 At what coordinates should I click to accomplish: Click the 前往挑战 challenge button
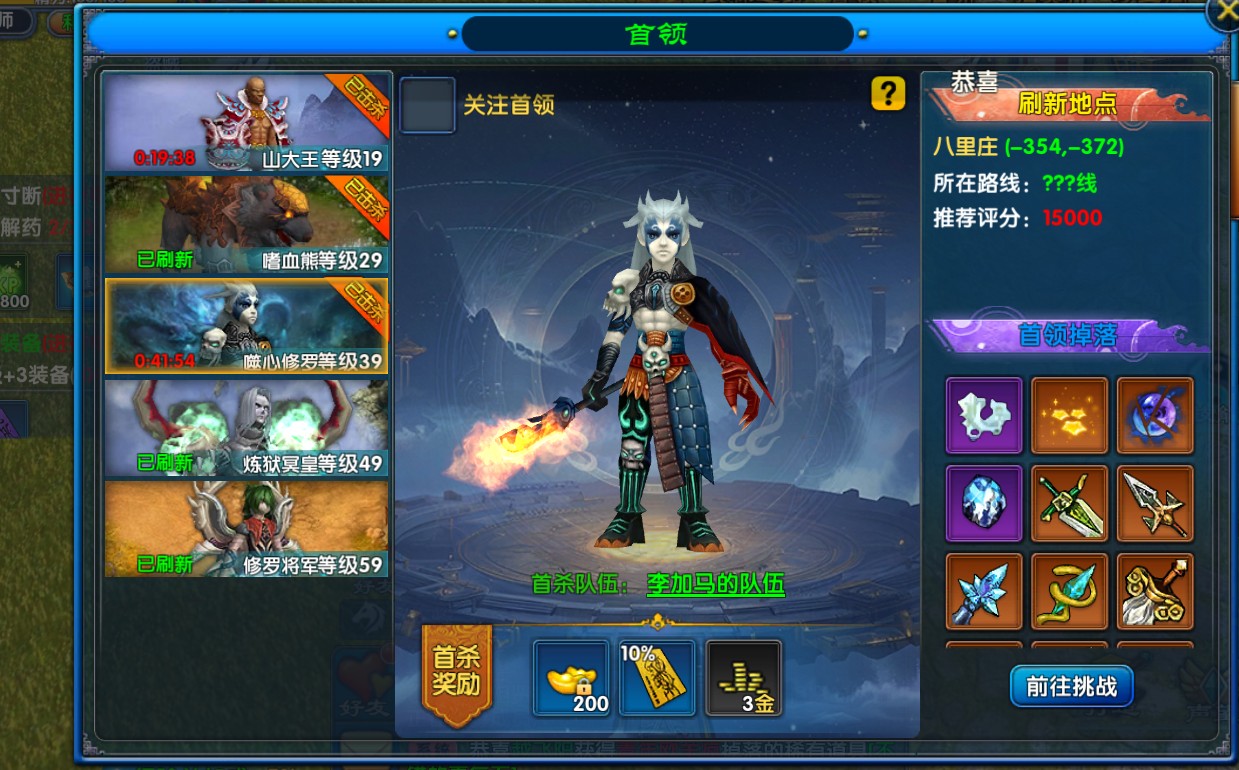(x=1071, y=687)
